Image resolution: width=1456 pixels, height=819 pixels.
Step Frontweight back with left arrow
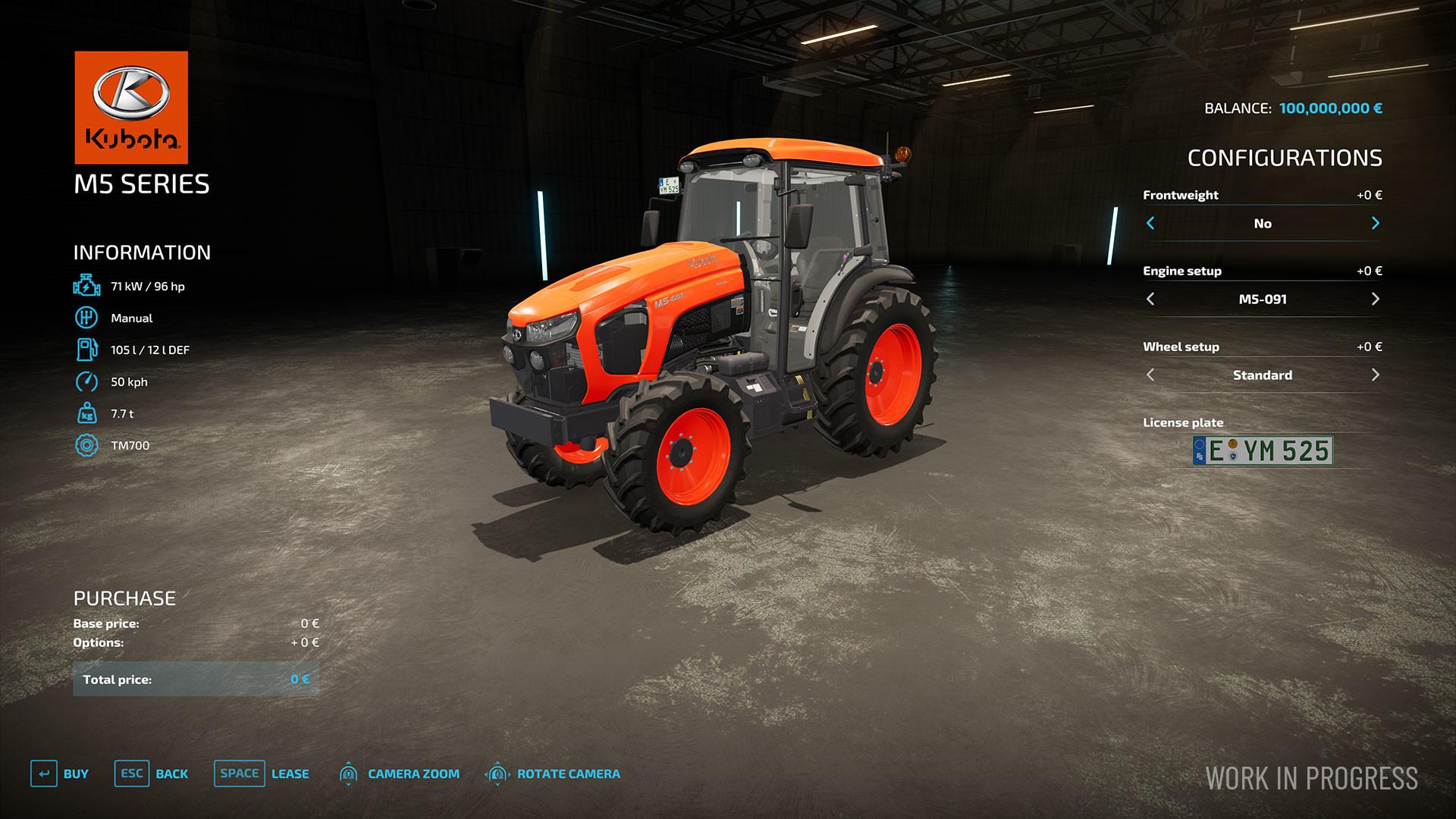(x=1151, y=223)
